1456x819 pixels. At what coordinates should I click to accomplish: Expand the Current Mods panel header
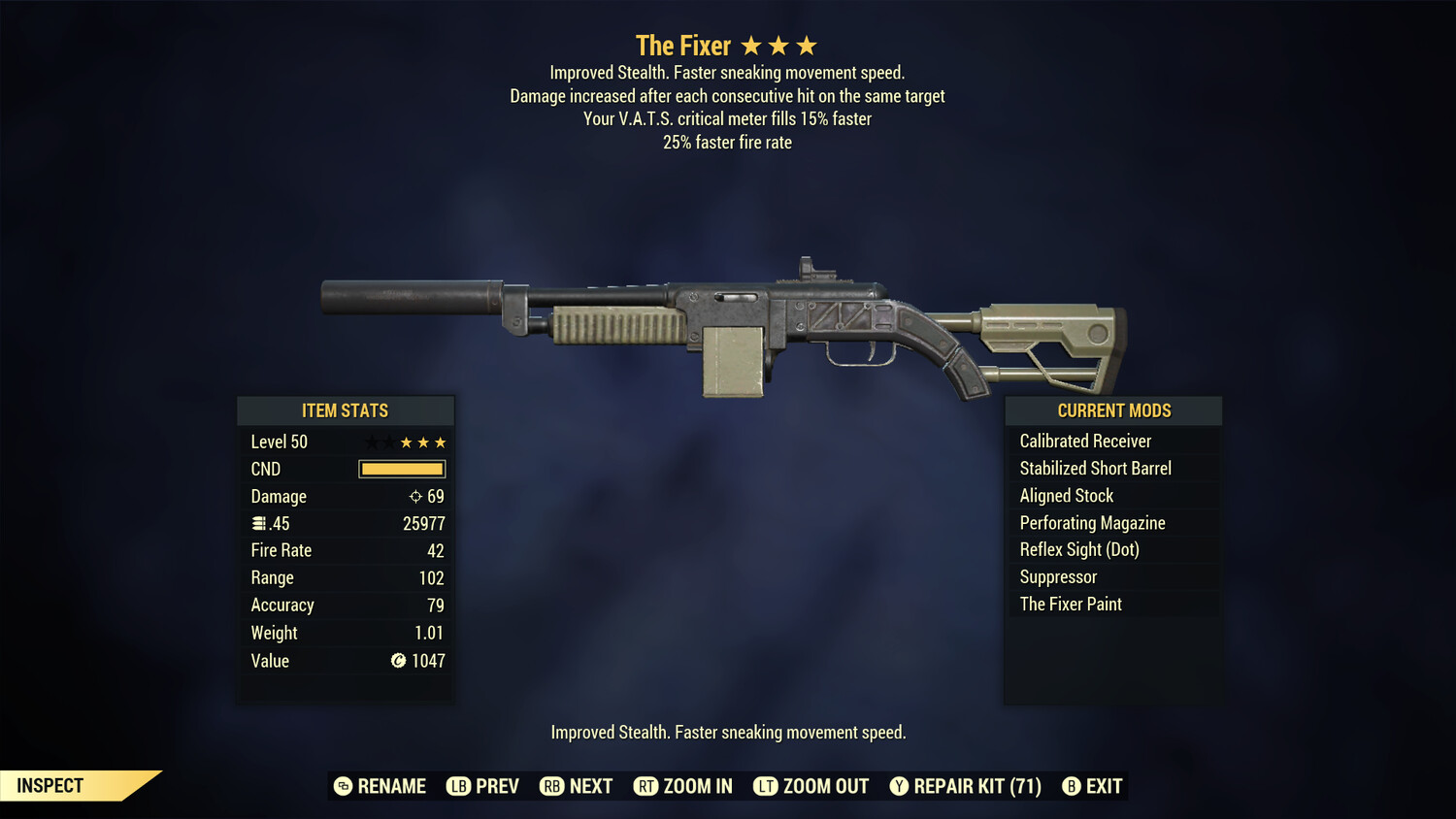coord(1112,409)
